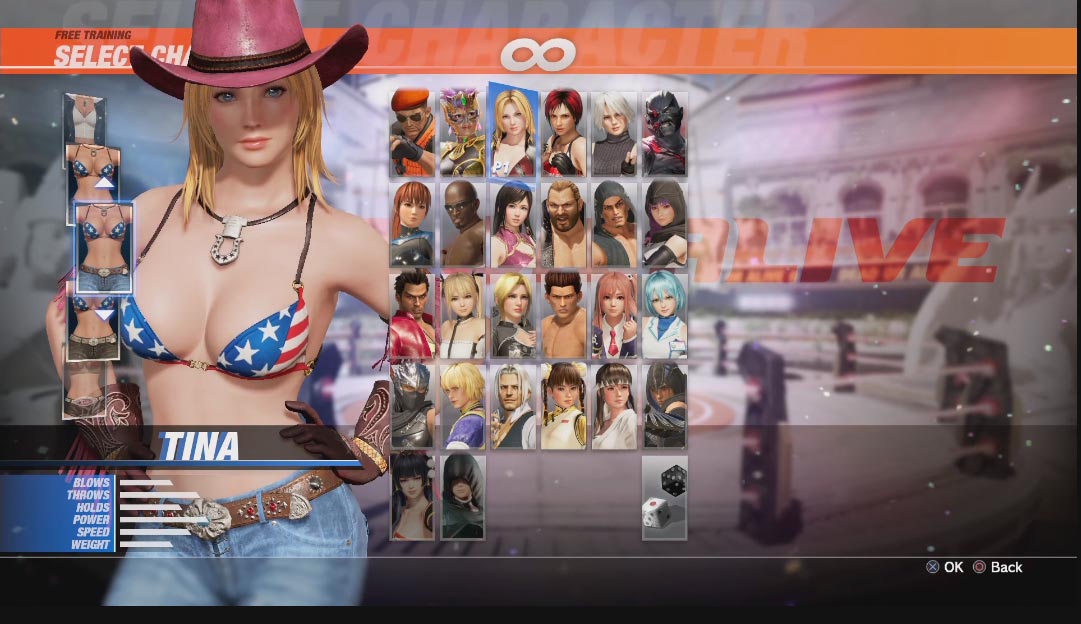Choose the masked wrestler in the gold costume
The width and height of the screenshot is (1081, 624).
point(463,134)
